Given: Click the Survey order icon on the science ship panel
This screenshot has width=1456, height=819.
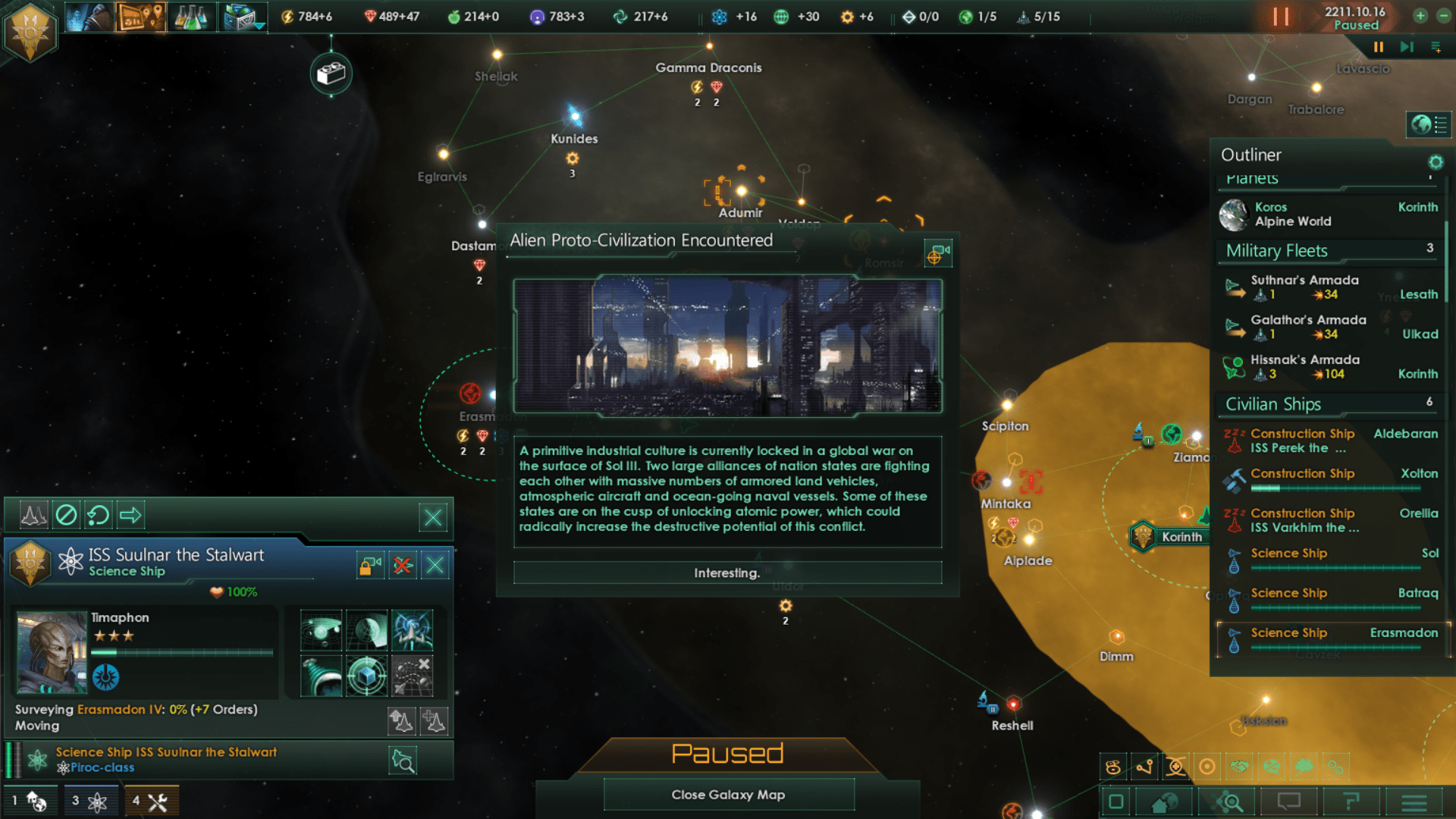Looking at the screenshot, I should (x=322, y=629).
